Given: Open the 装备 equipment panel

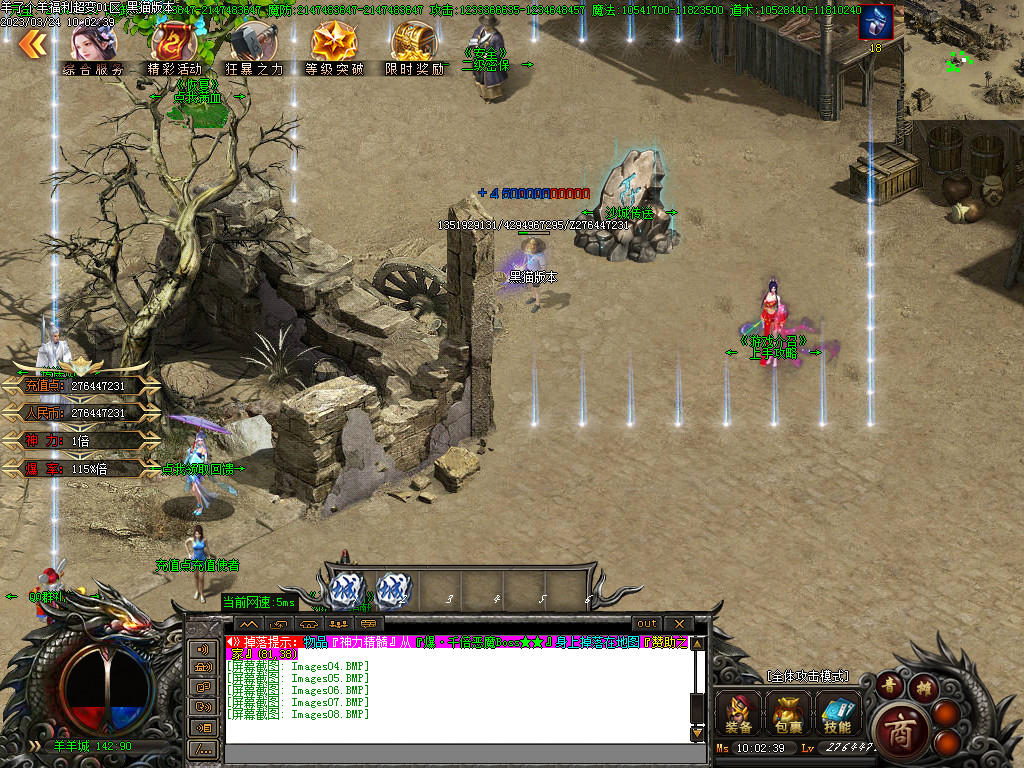Looking at the screenshot, I should [740, 714].
